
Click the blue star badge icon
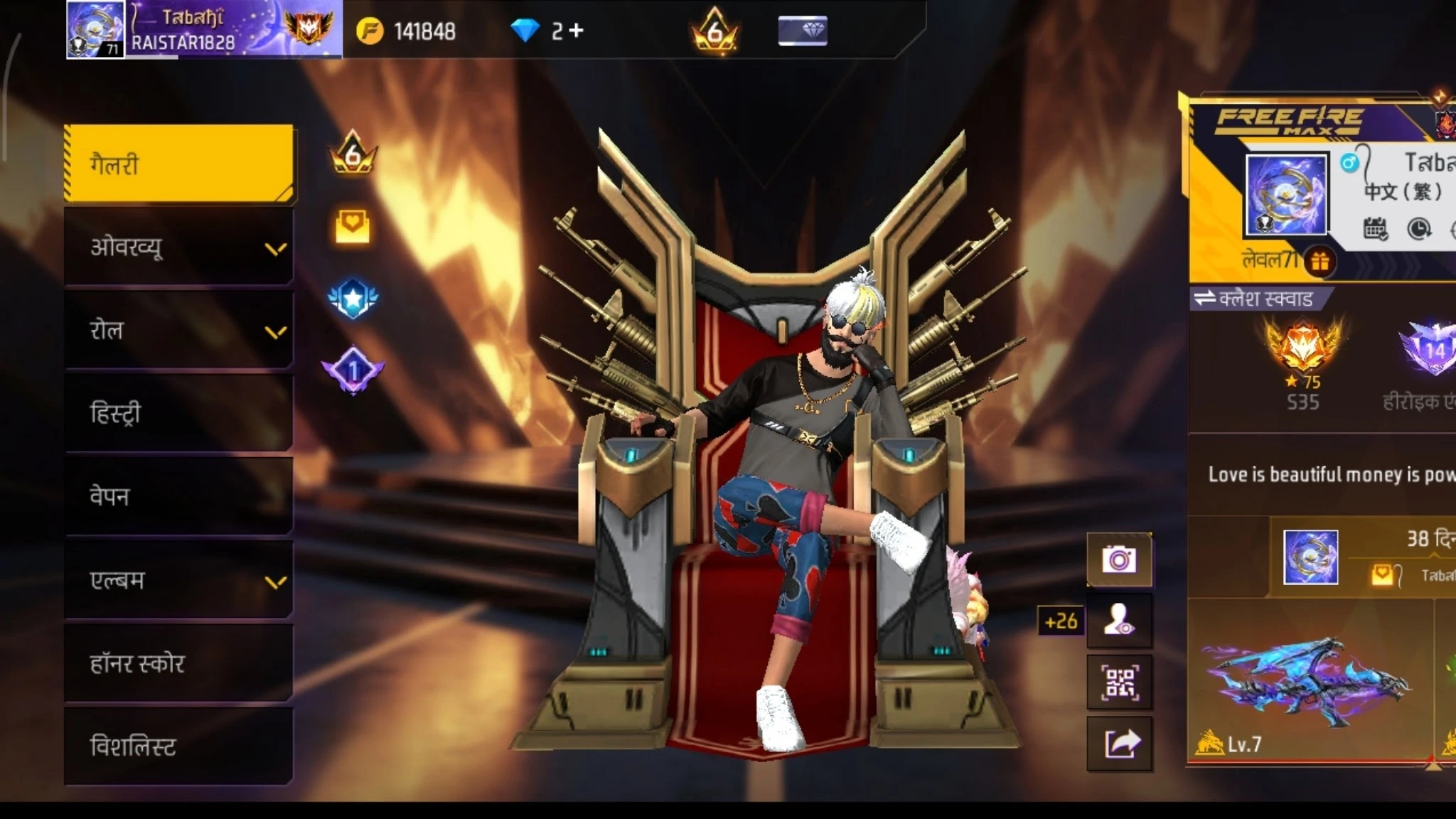click(x=353, y=299)
